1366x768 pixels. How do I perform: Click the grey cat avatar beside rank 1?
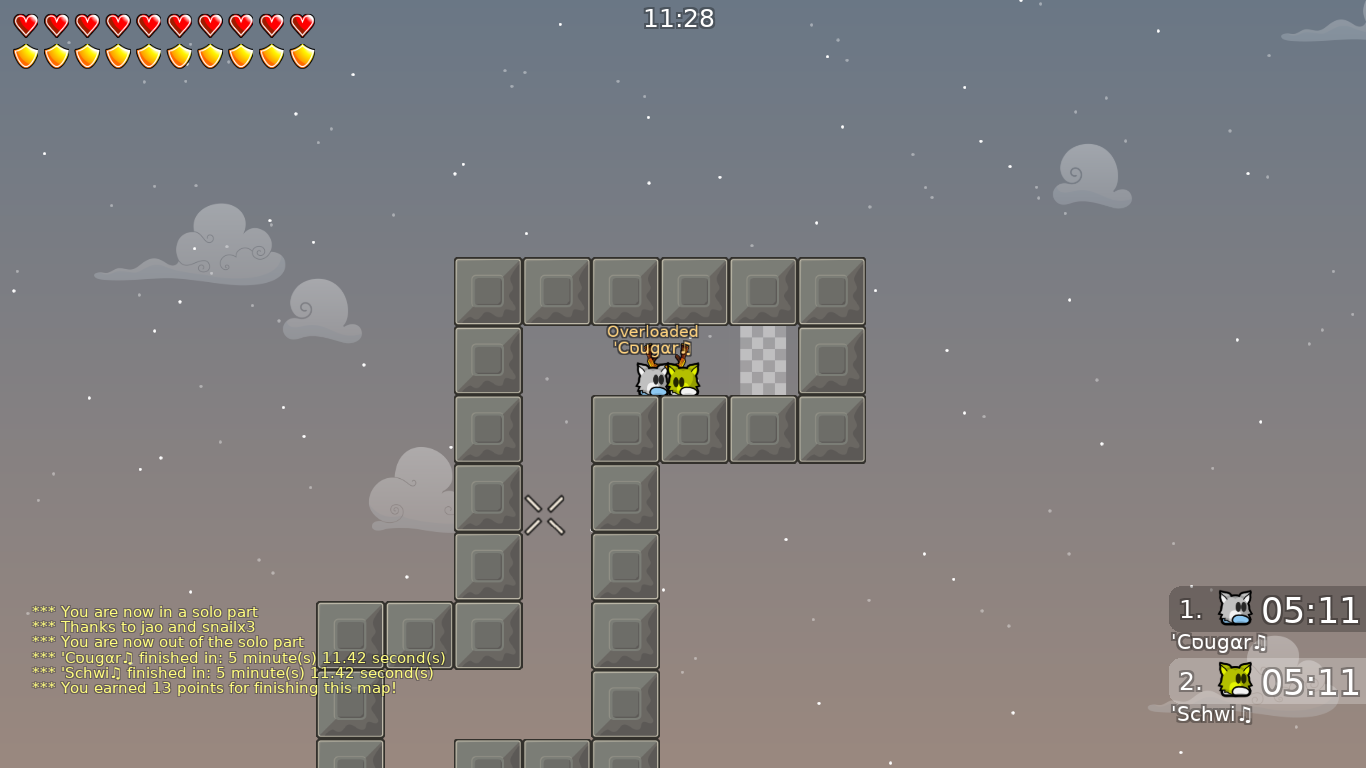point(1236,608)
